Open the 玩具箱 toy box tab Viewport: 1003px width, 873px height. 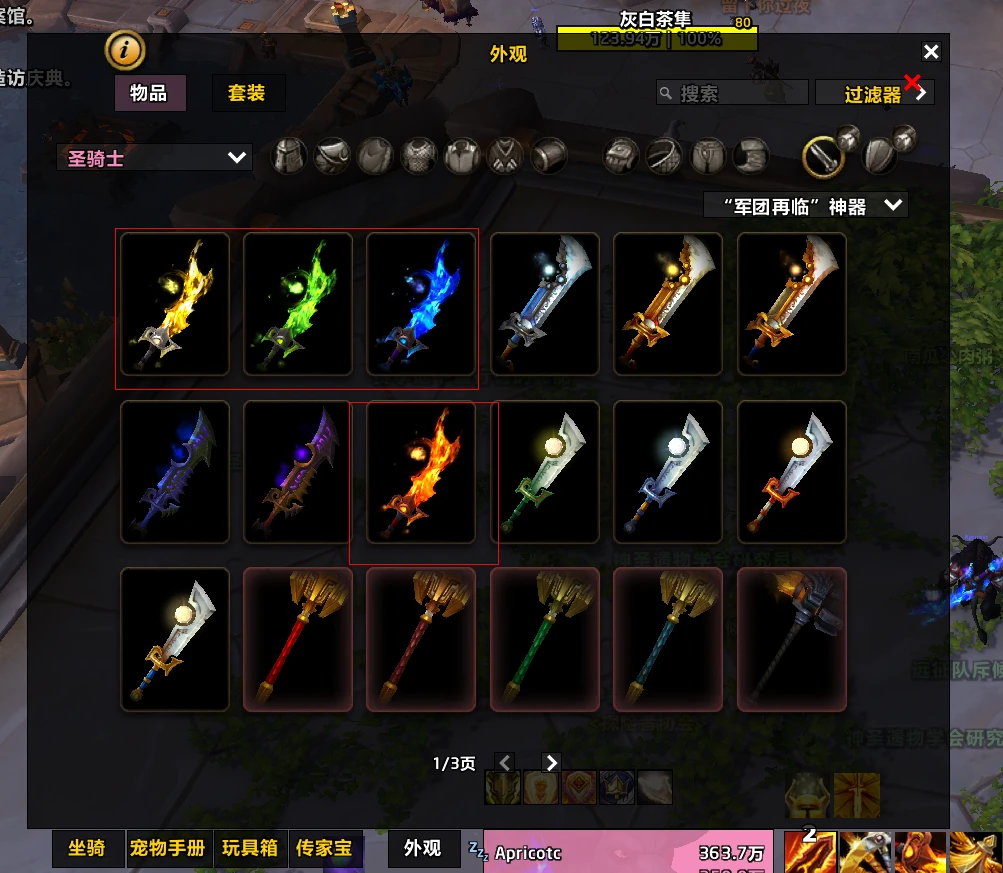click(250, 849)
